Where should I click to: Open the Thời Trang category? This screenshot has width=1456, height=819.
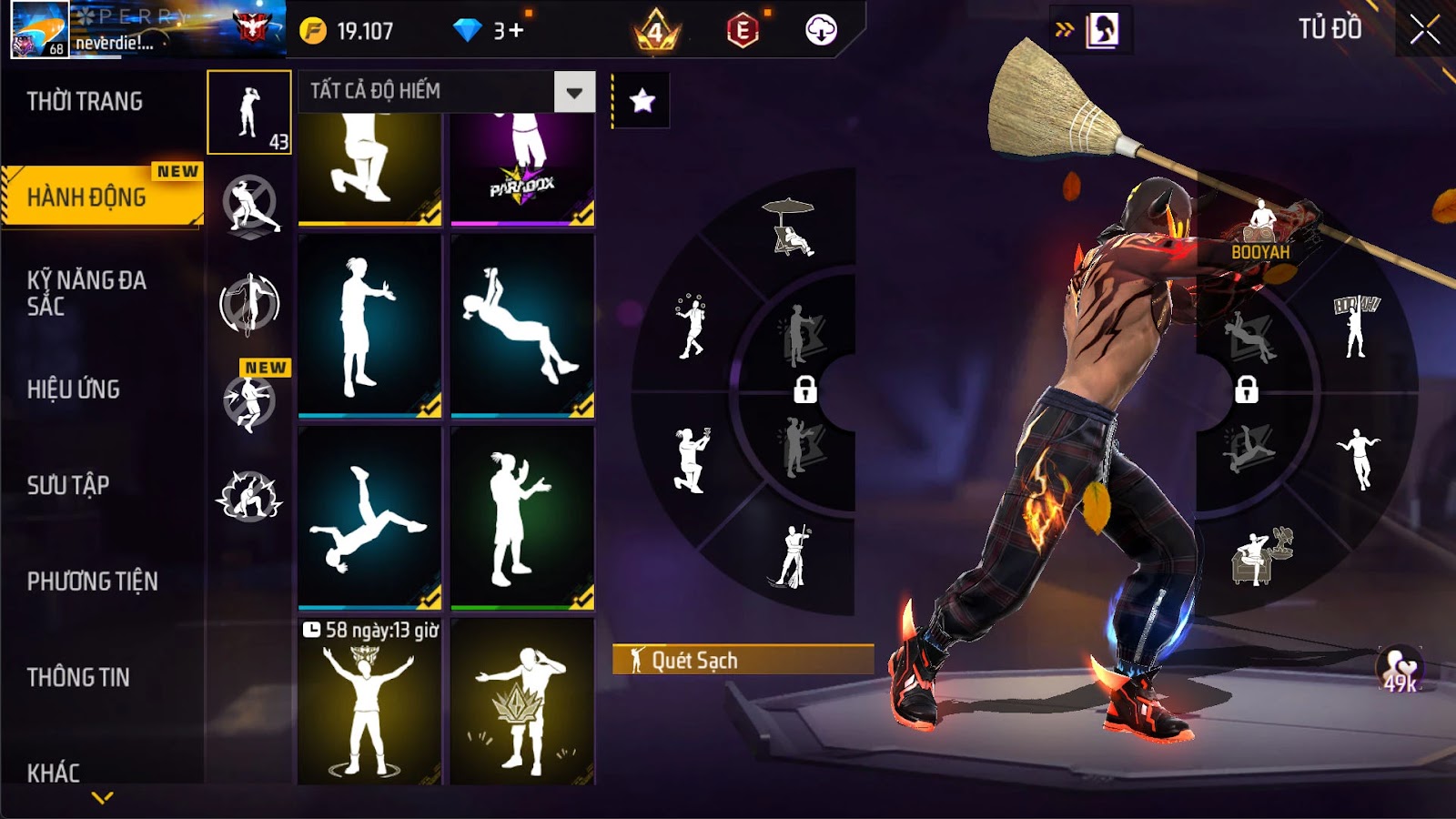pos(85,101)
